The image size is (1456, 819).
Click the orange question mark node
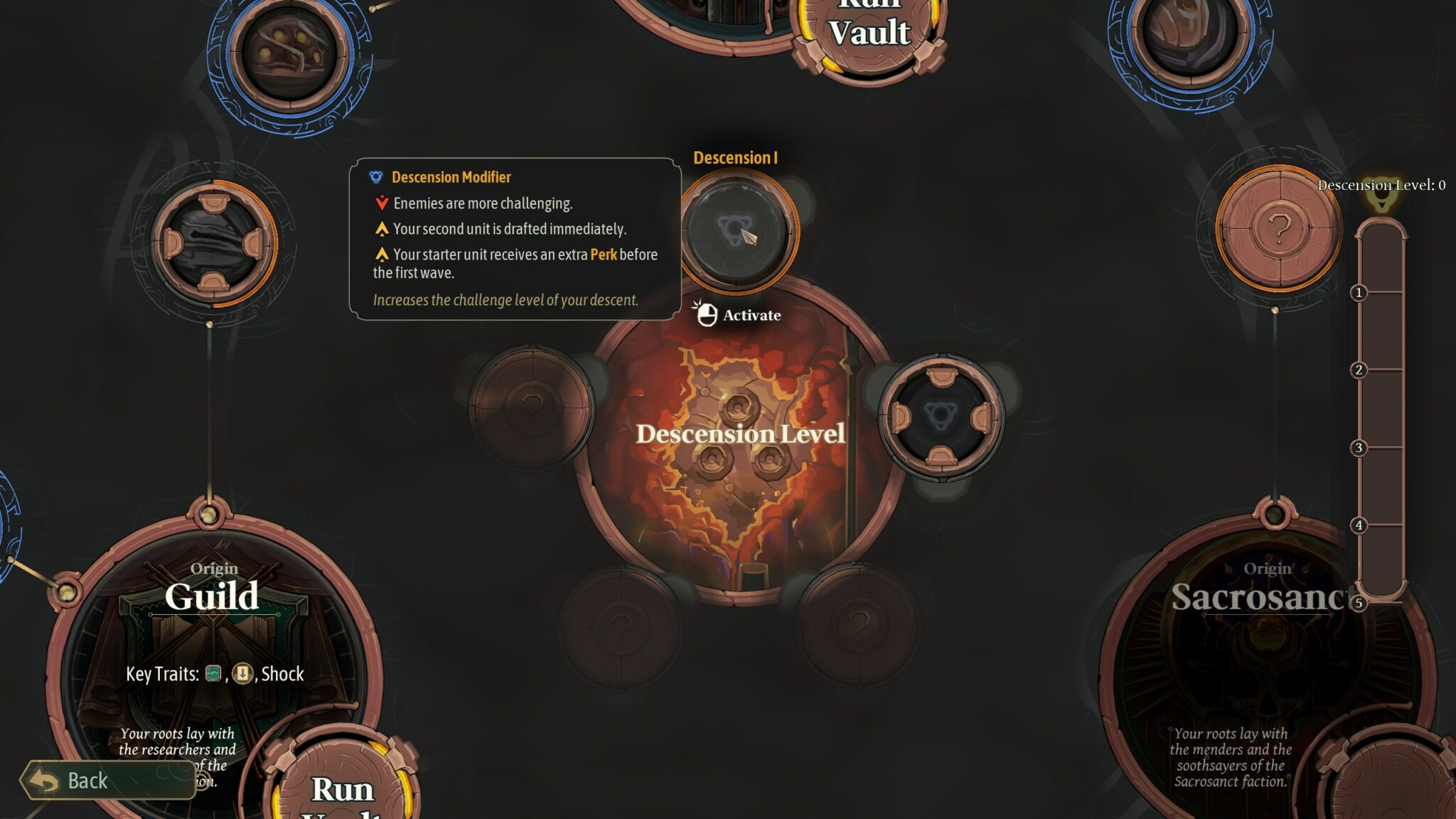[1278, 229]
